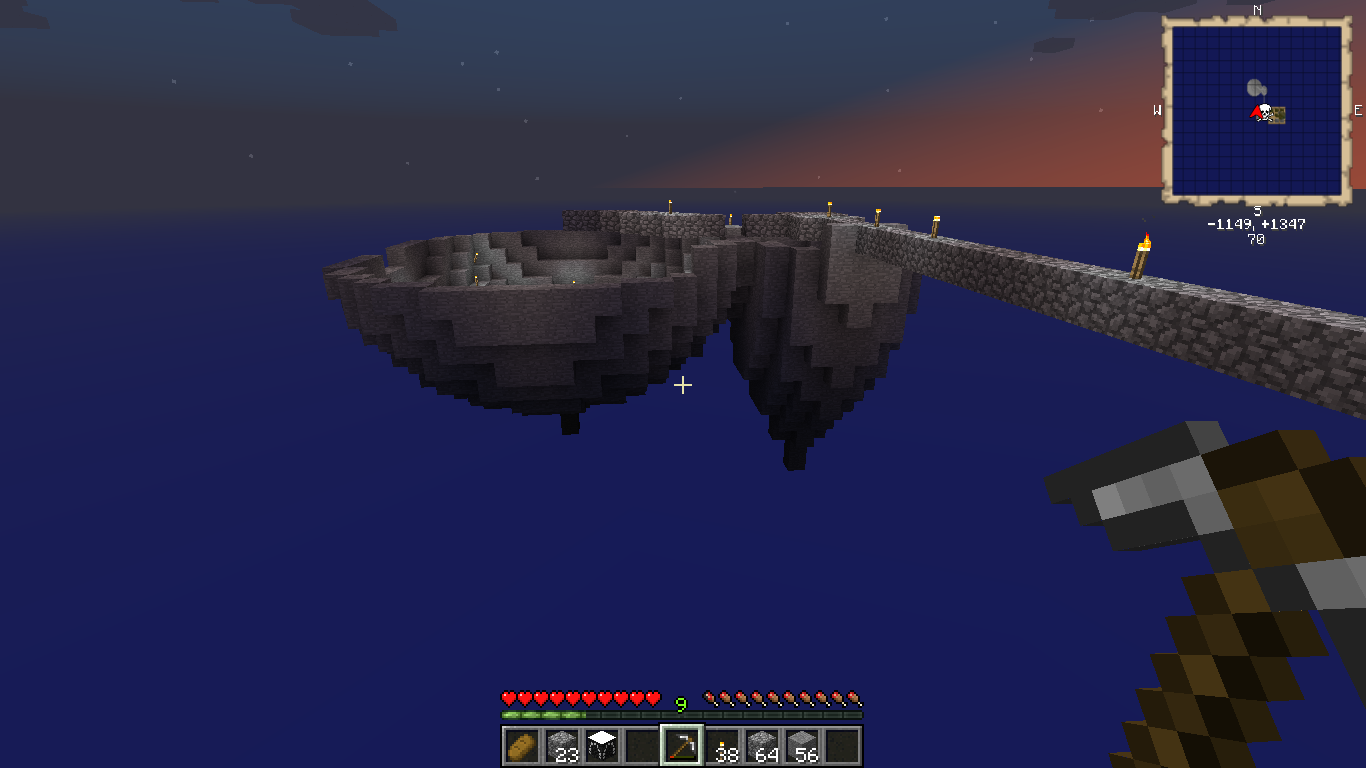Switch to the torch stack of 38

coord(722,746)
